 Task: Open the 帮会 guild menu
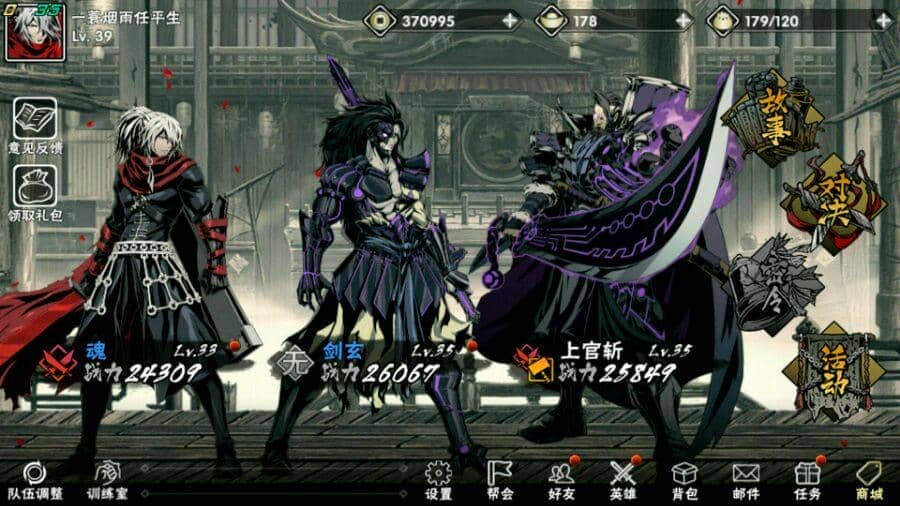(x=500, y=481)
